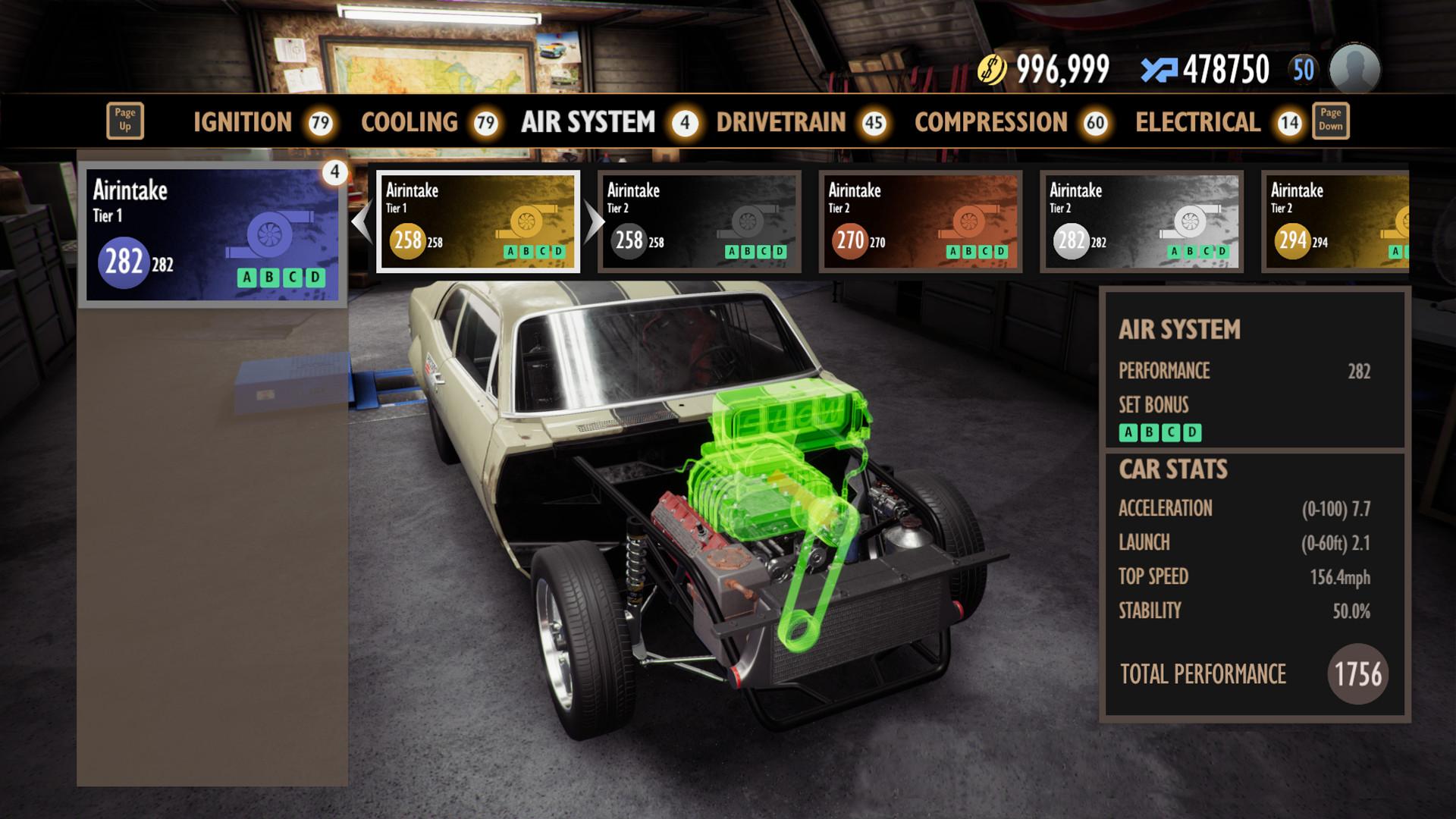Image resolution: width=1456 pixels, height=819 pixels.
Task: Open the COMPRESSION category
Action: [988, 122]
